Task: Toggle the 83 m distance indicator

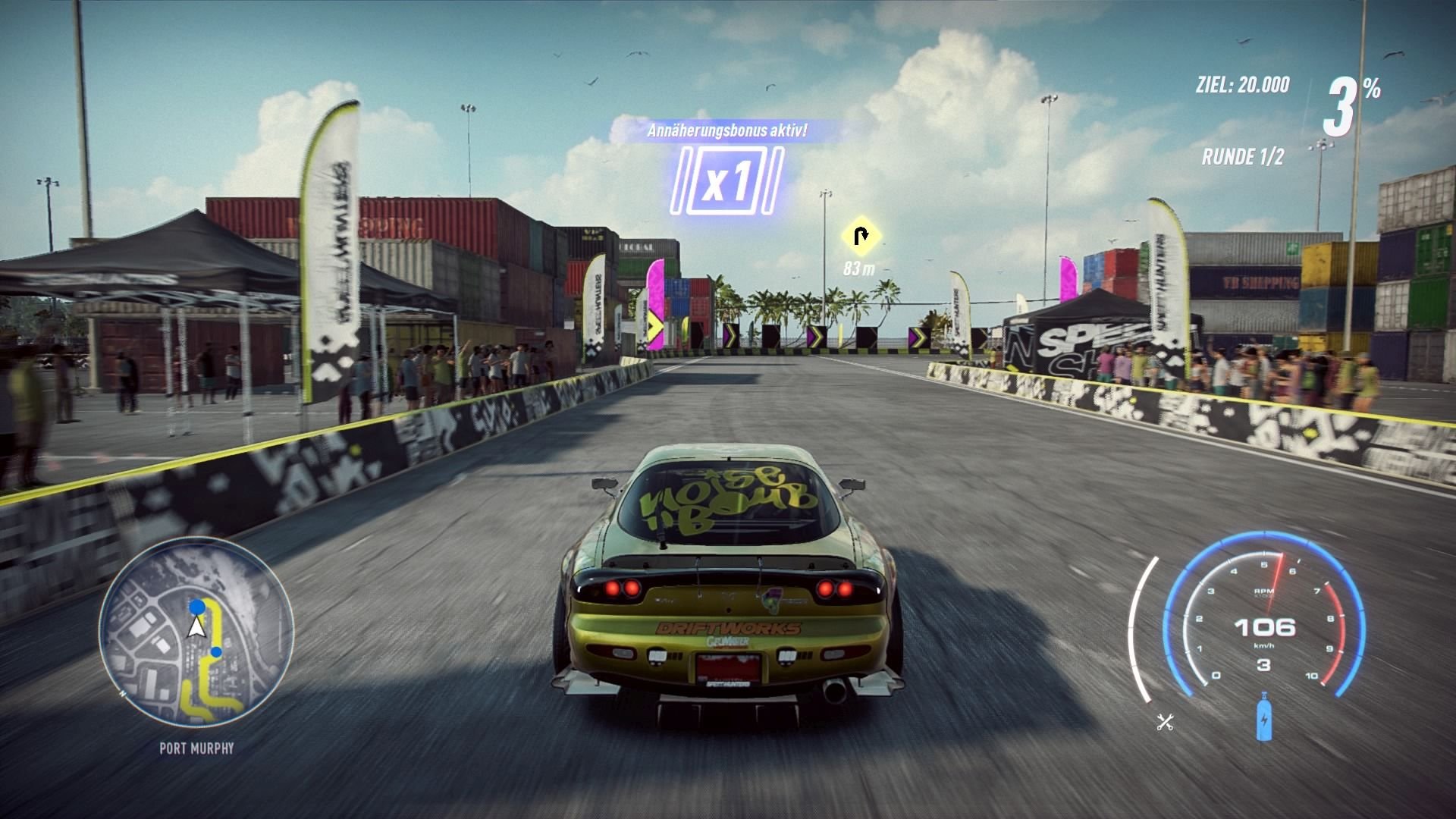Action: (x=860, y=267)
